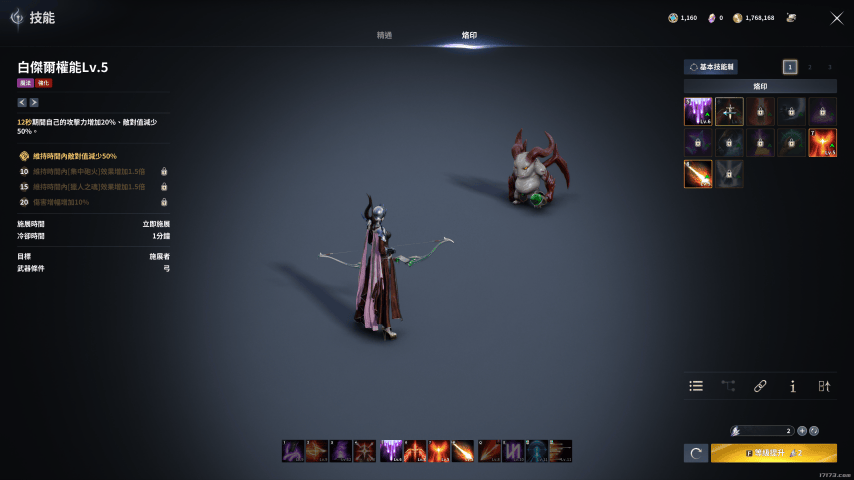Click the circular reset arrow button
Viewport: 854px width, 480px height.
[696, 453]
